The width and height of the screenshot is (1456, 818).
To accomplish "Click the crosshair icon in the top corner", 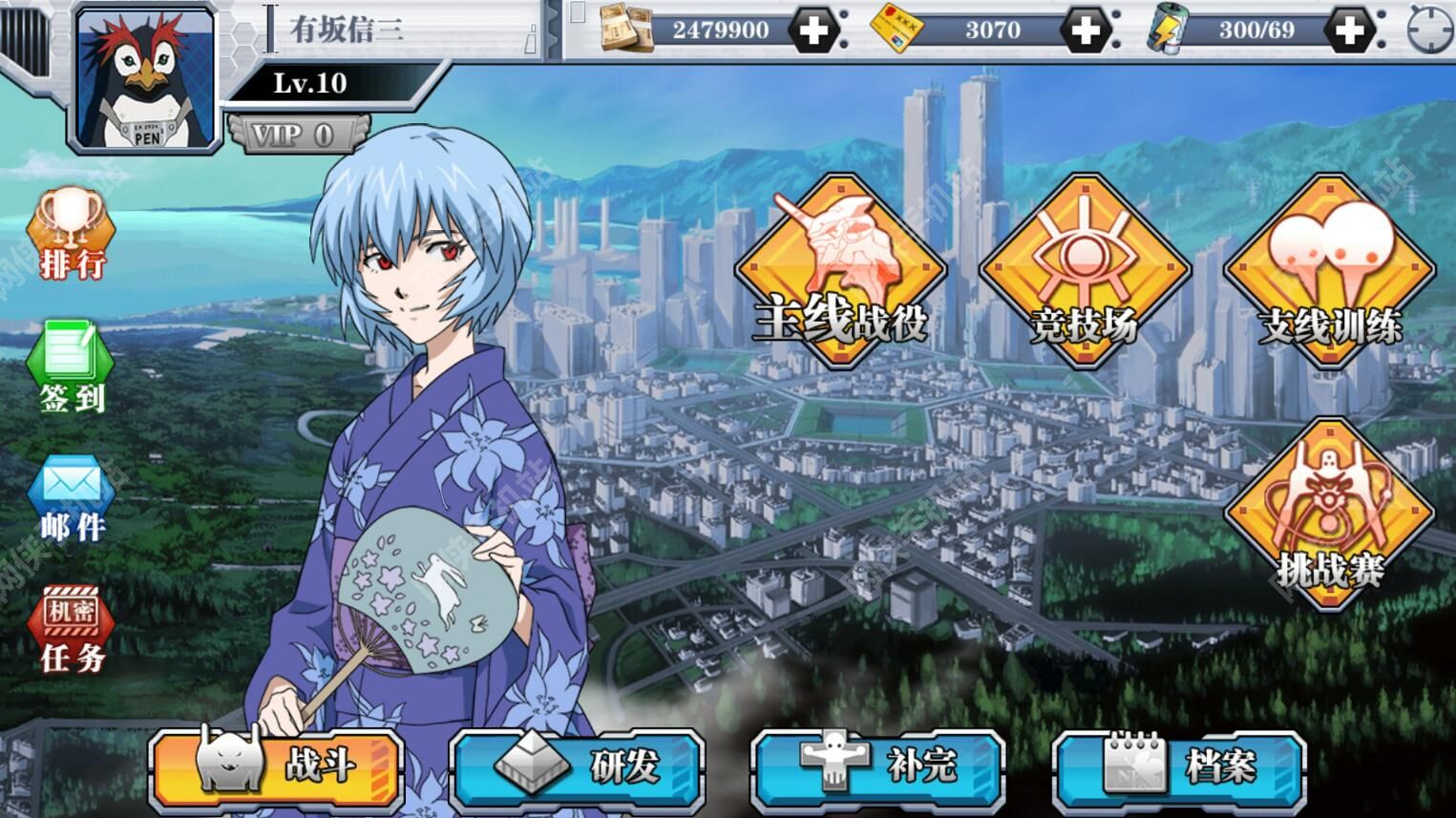I will 1429,31.
